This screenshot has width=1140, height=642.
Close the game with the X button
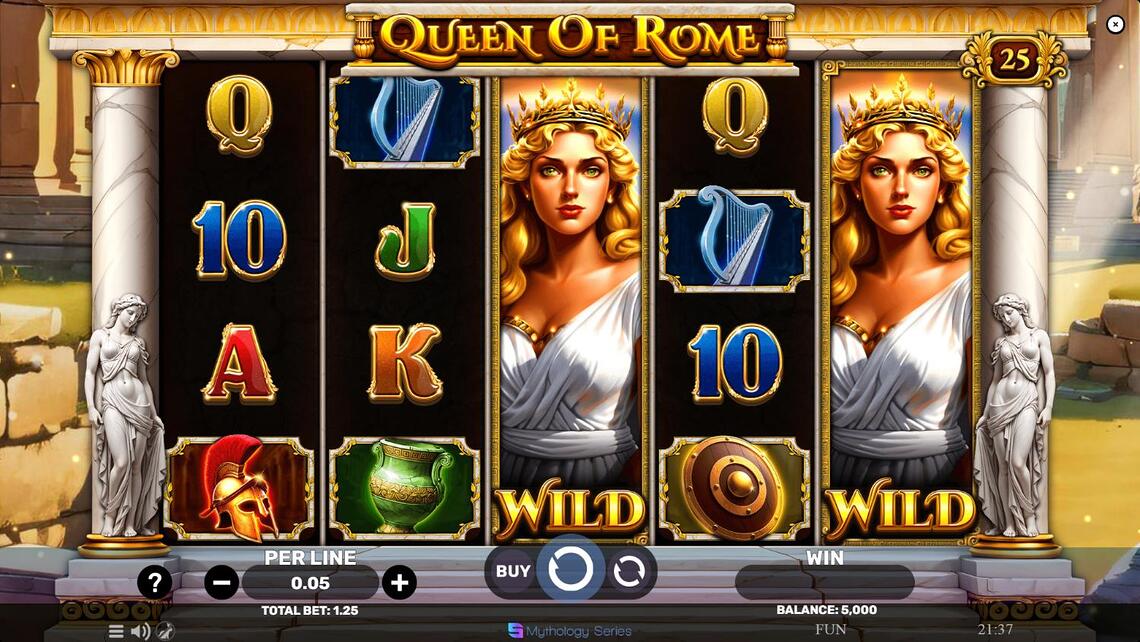coord(1116,24)
